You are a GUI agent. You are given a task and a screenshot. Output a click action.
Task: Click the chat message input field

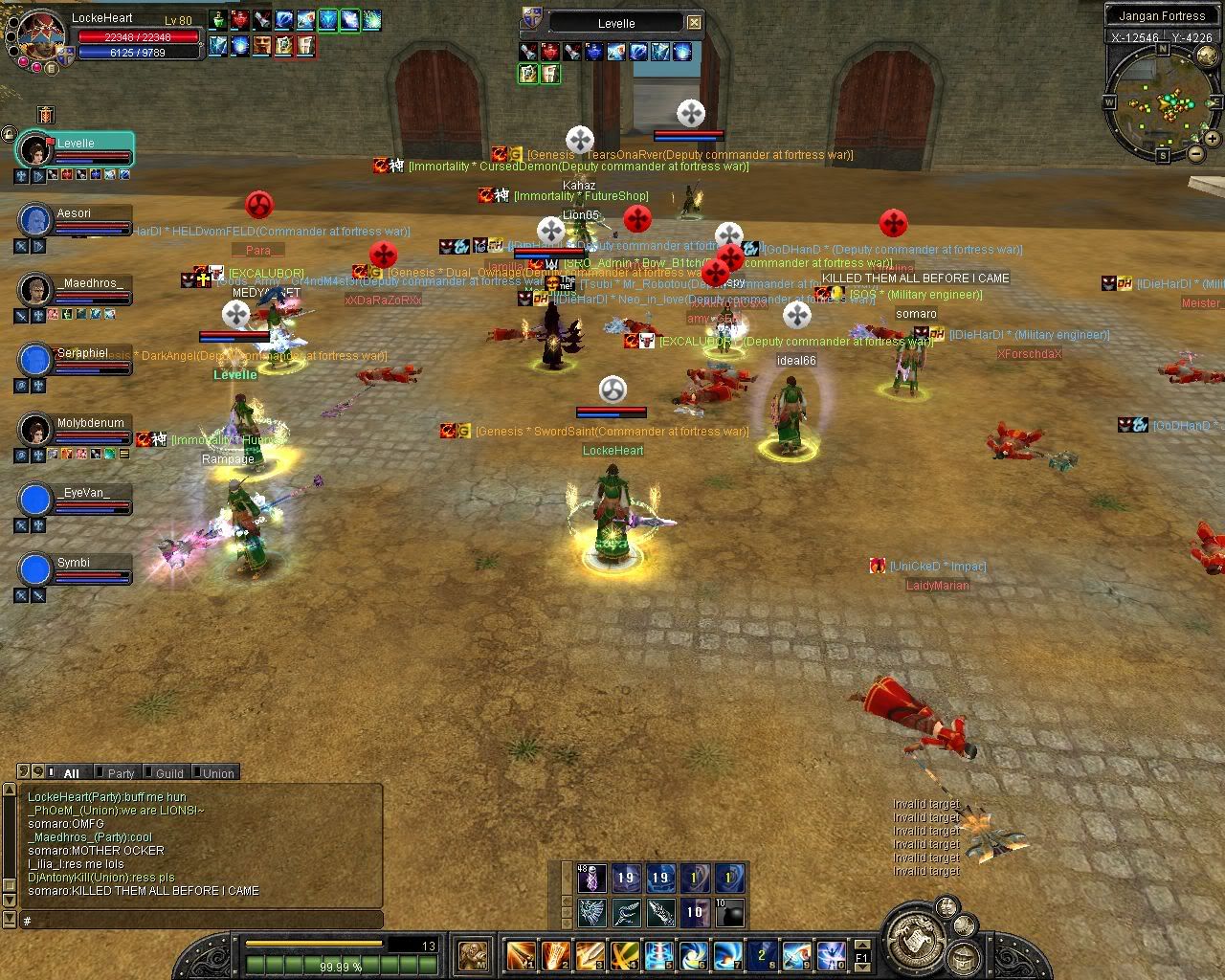click(201, 921)
